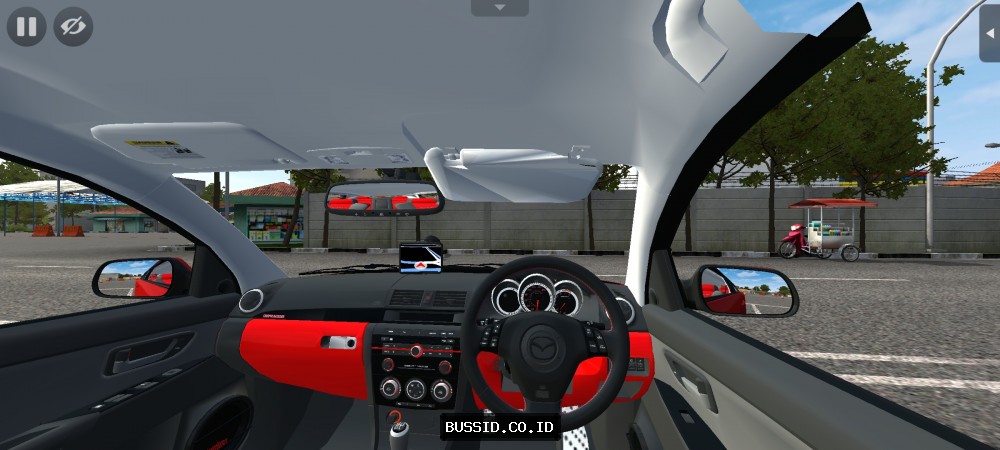Toggle HUD visibility with the crossed-eye icon
This screenshot has height=450, width=1000.
coord(73,26)
